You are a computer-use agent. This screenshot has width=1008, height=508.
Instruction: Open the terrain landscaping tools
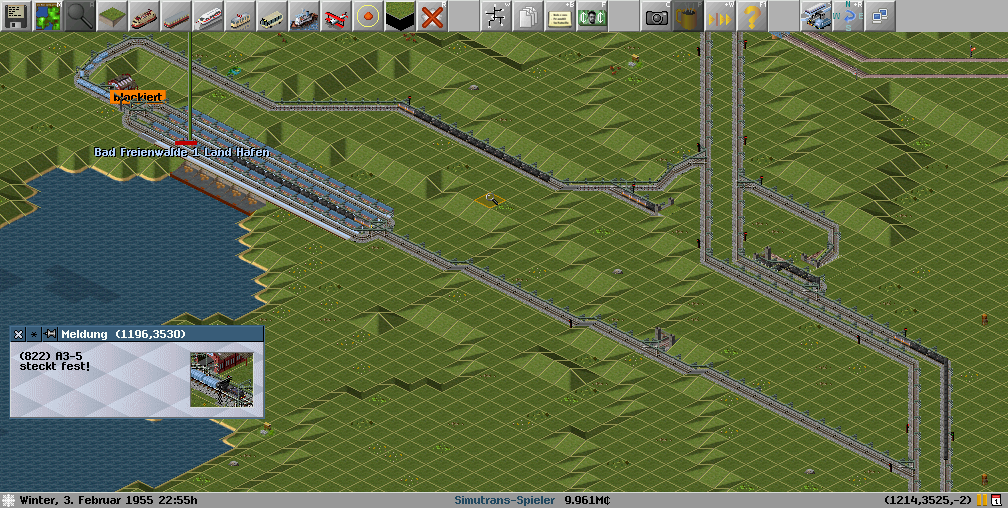(x=112, y=16)
